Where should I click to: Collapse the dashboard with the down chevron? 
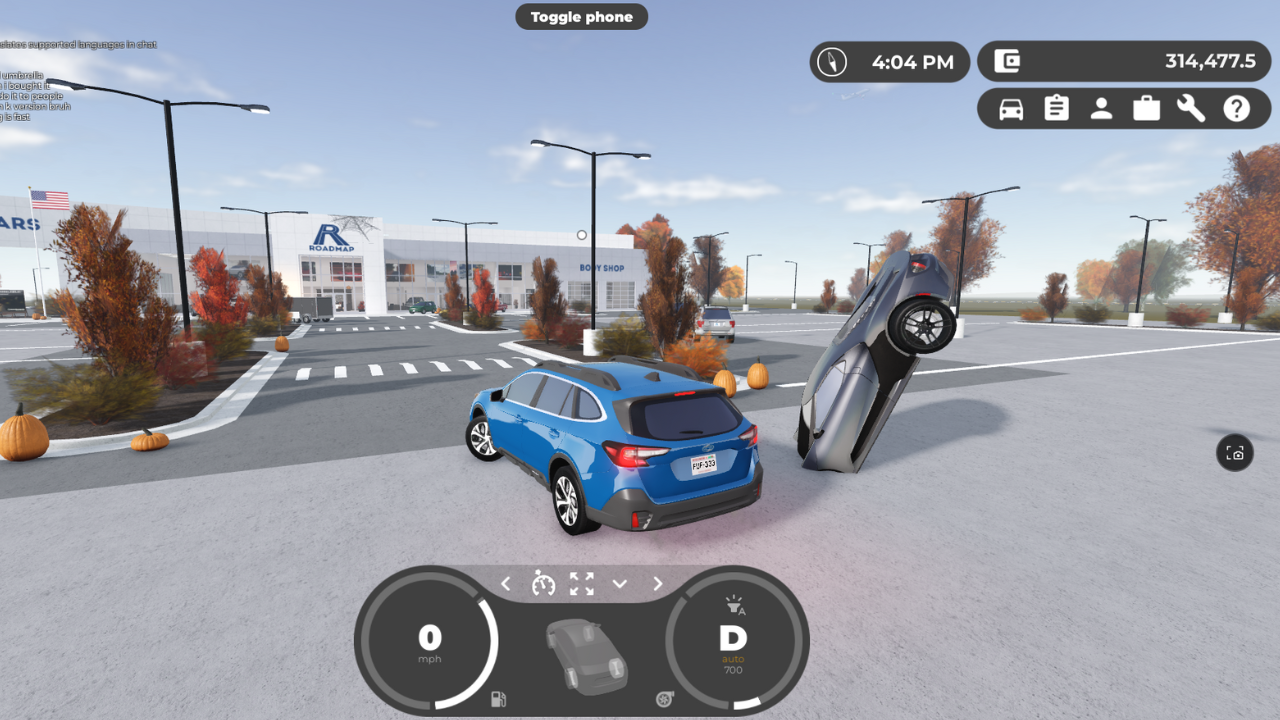pos(620,584)
